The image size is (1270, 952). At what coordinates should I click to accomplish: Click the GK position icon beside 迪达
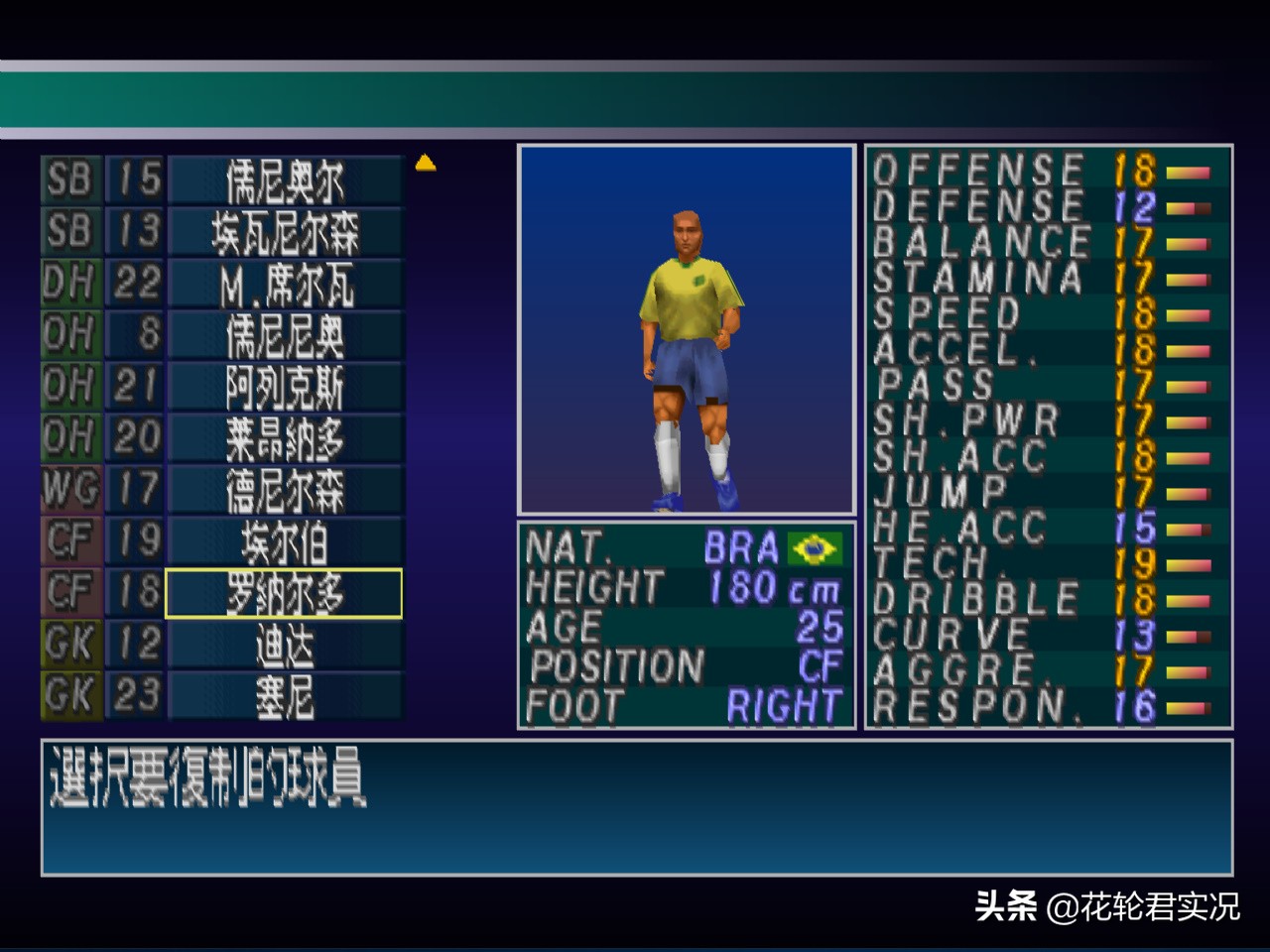click(x=69, y=645)
